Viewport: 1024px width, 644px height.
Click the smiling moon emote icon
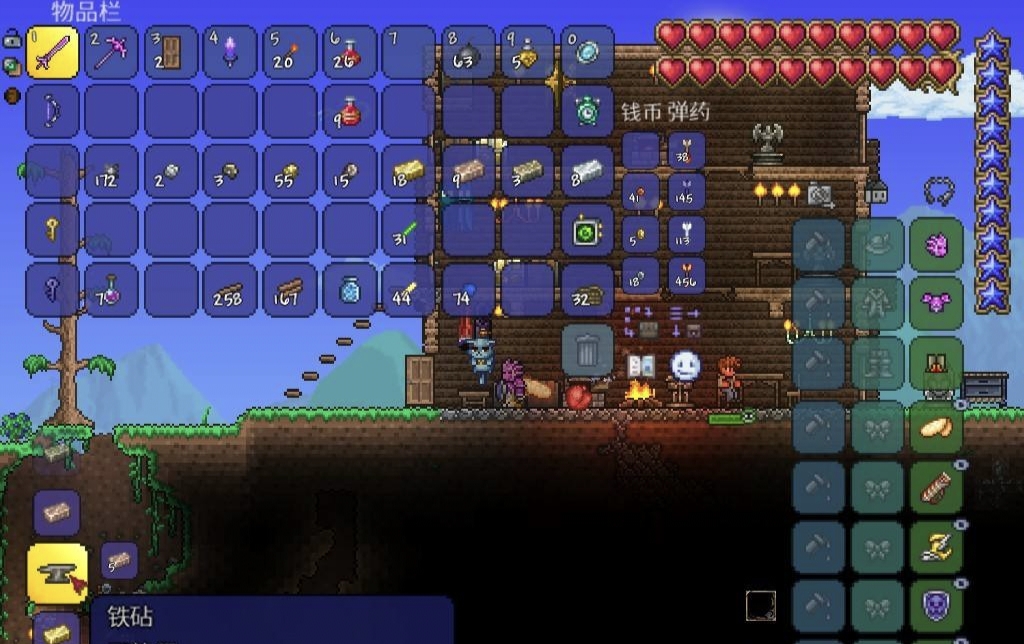pyautogui.click(x=685, y=365)
